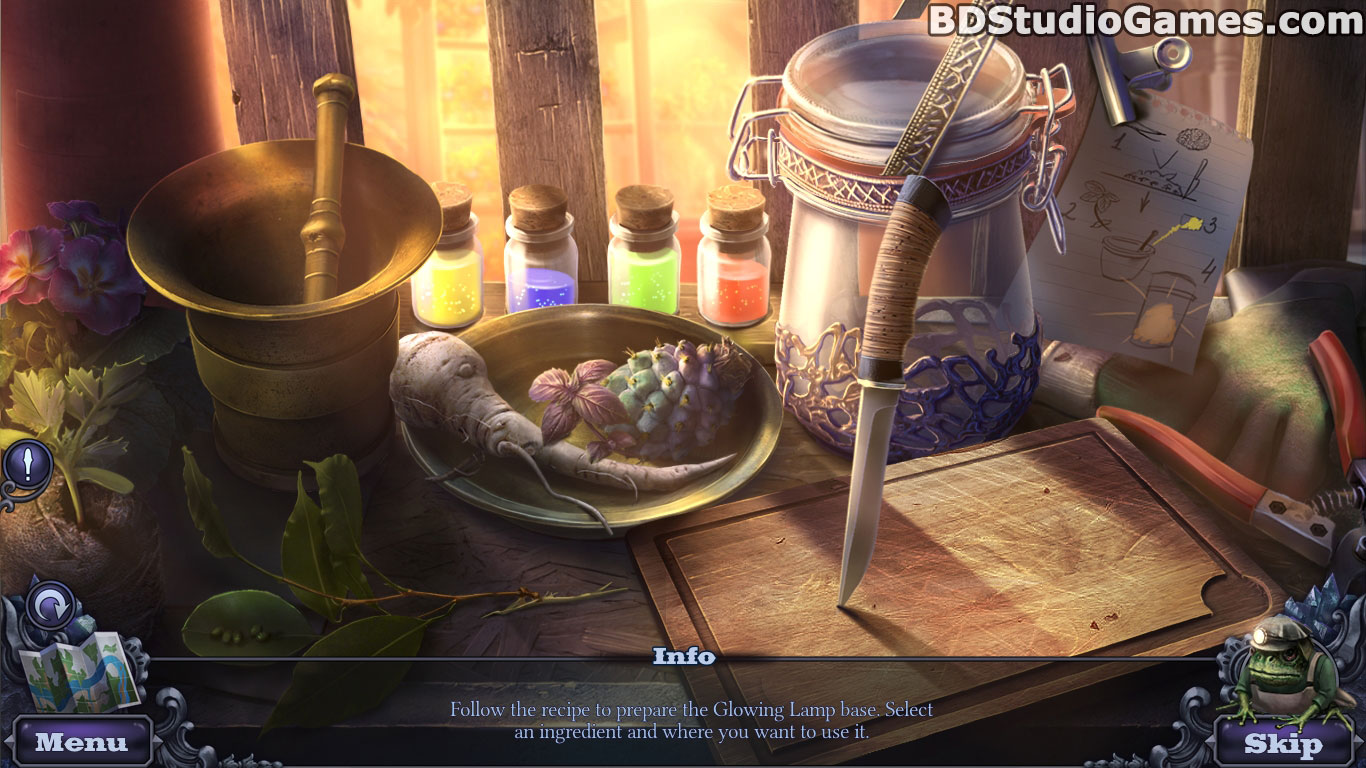
Task: Skip the lamp recipe puzzle
Action: pyautogui.click(x=1282, y=743)
